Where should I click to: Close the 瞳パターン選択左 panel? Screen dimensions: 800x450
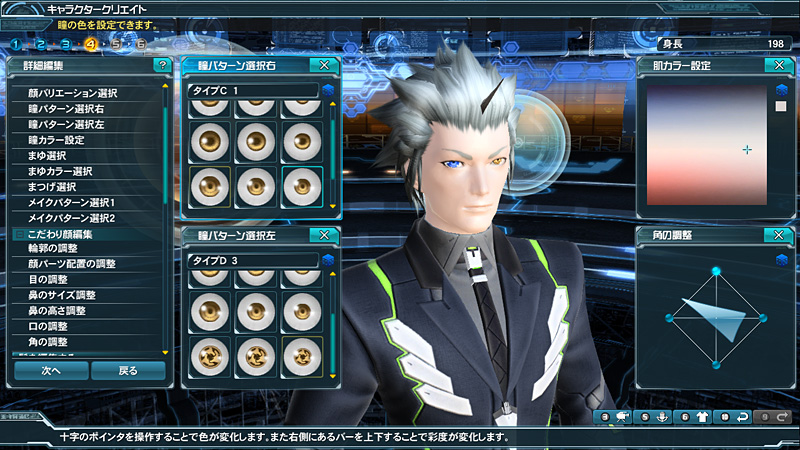point(320,235)
